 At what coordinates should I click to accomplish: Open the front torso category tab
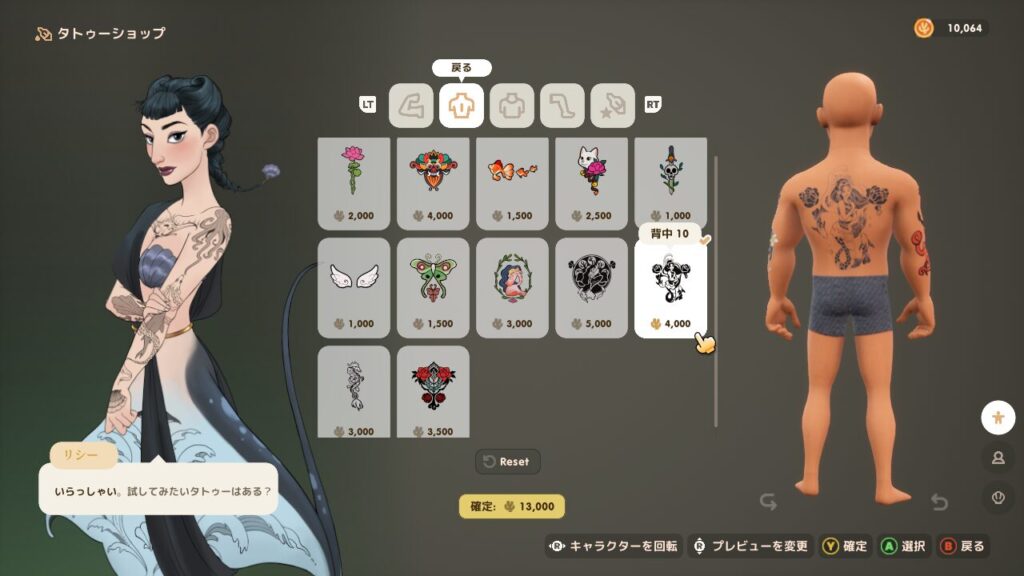512,105
